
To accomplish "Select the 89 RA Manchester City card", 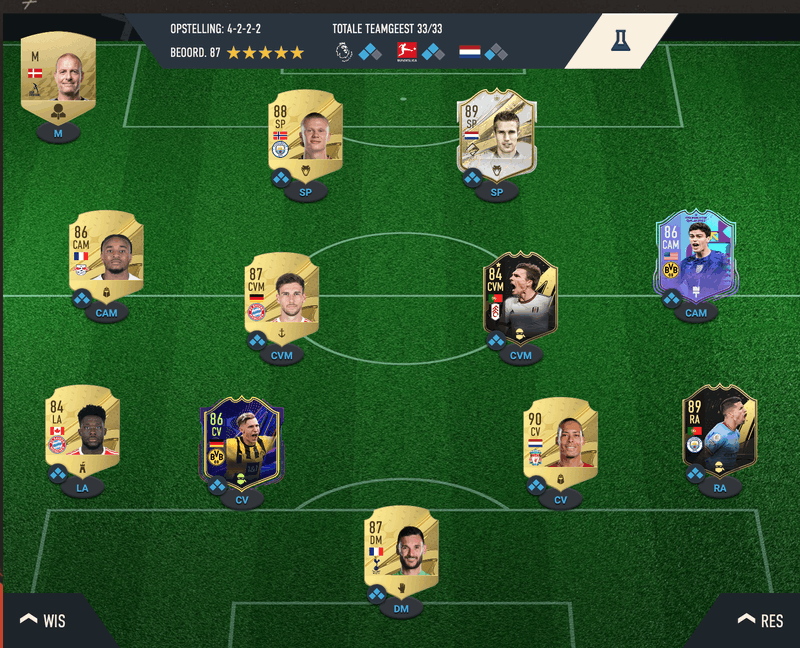I will click(x=720, y=428).
